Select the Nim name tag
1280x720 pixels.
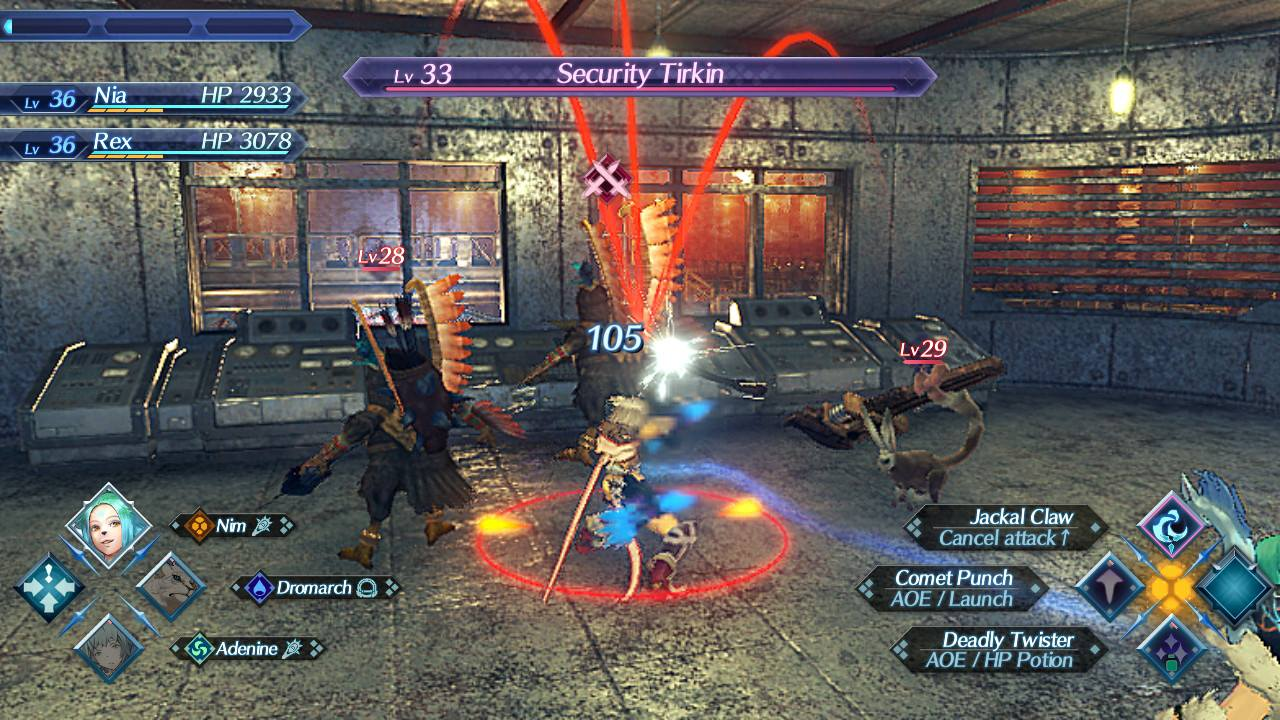pos(232,526)
